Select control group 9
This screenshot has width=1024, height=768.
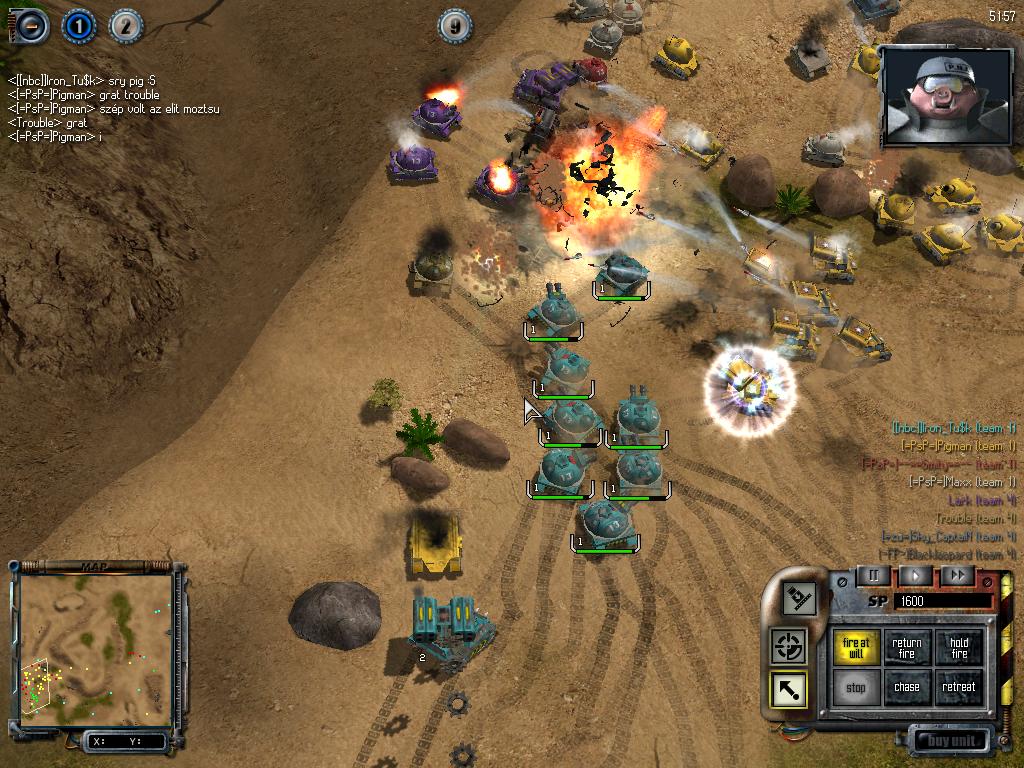click(455, 26)
